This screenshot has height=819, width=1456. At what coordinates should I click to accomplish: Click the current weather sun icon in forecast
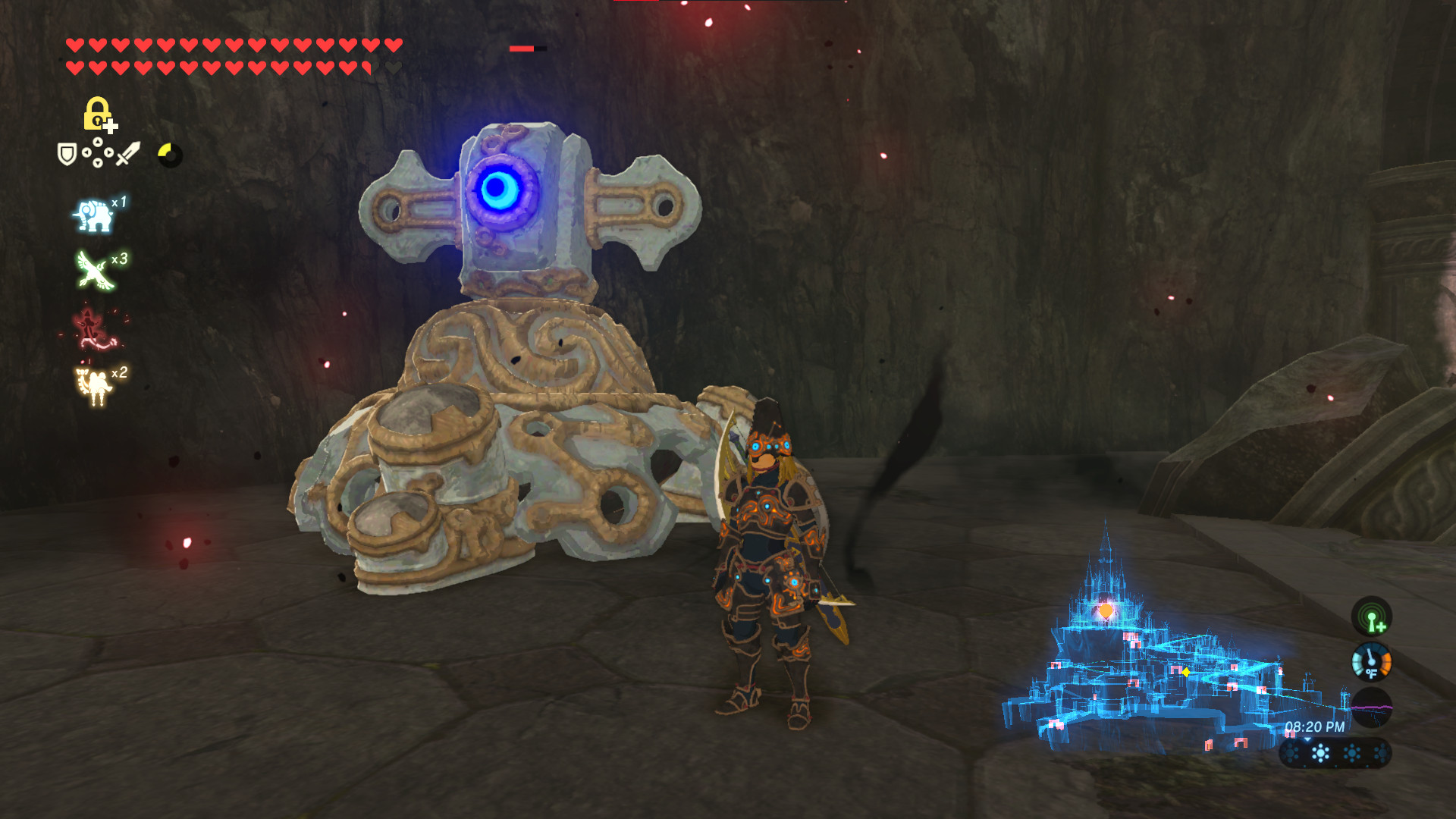1319,753
